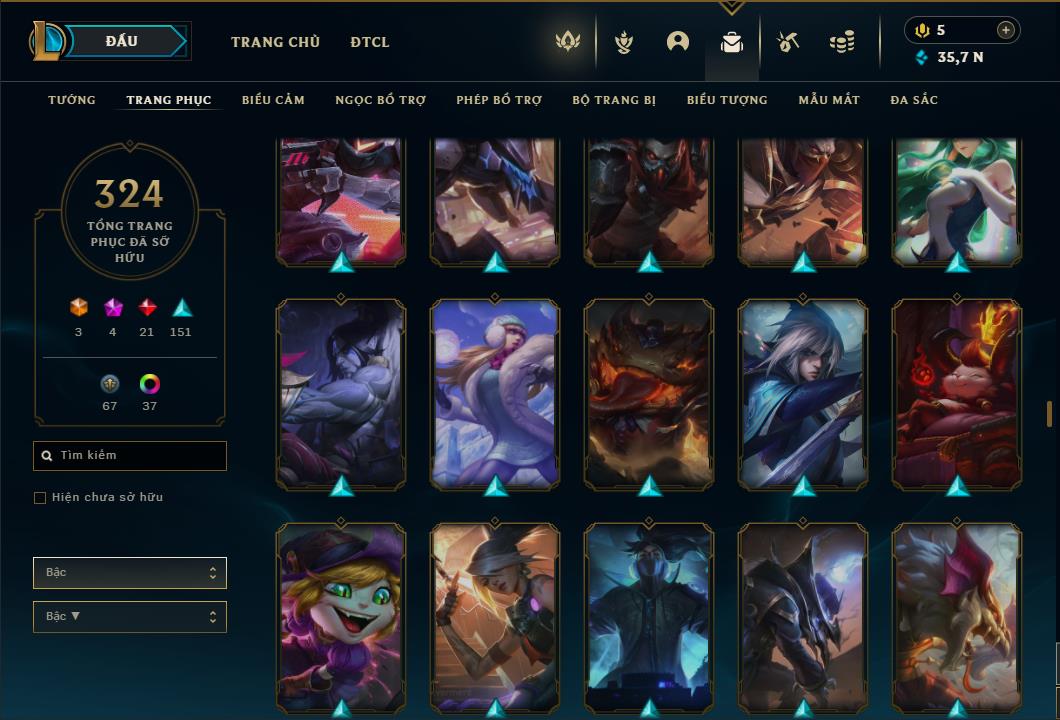The width and height of the screenshot is (1060, 720).
Task: Open the coin stack store icon
Action: [842, 42]
